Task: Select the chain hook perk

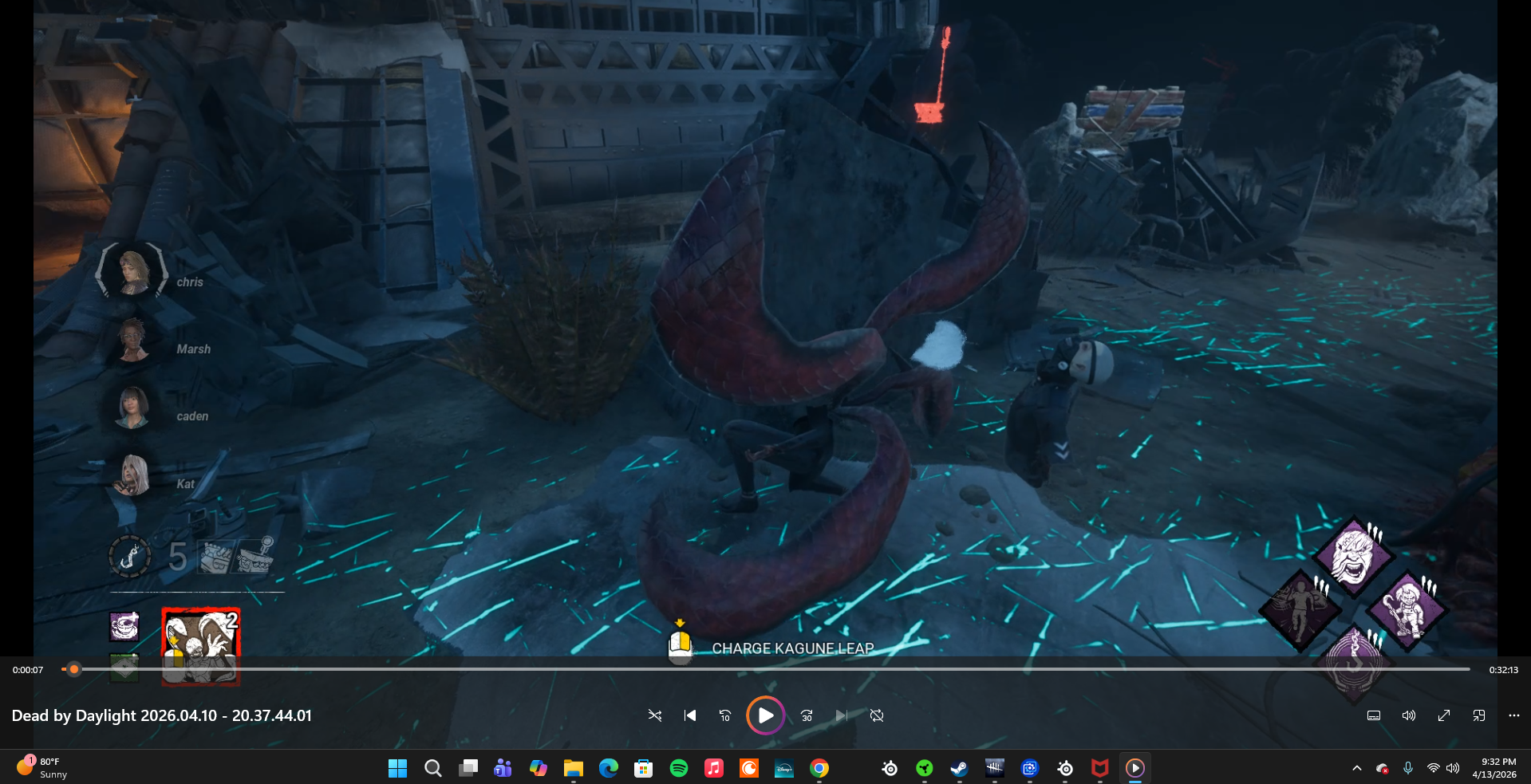Action: (1354, 662)
